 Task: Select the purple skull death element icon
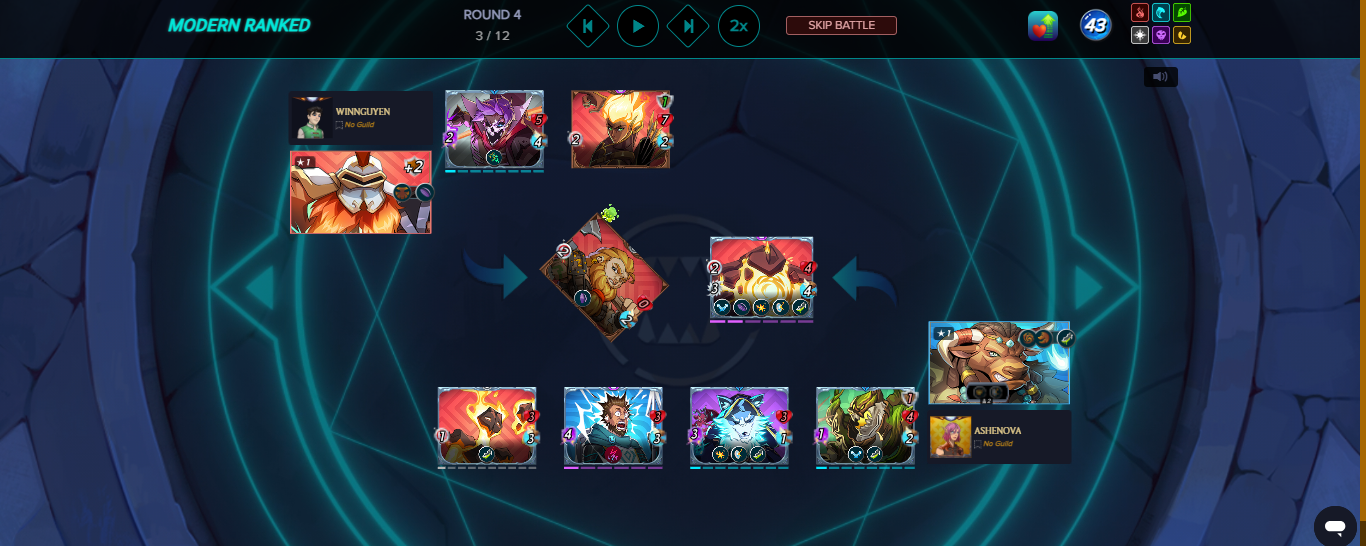(1161, 35)
